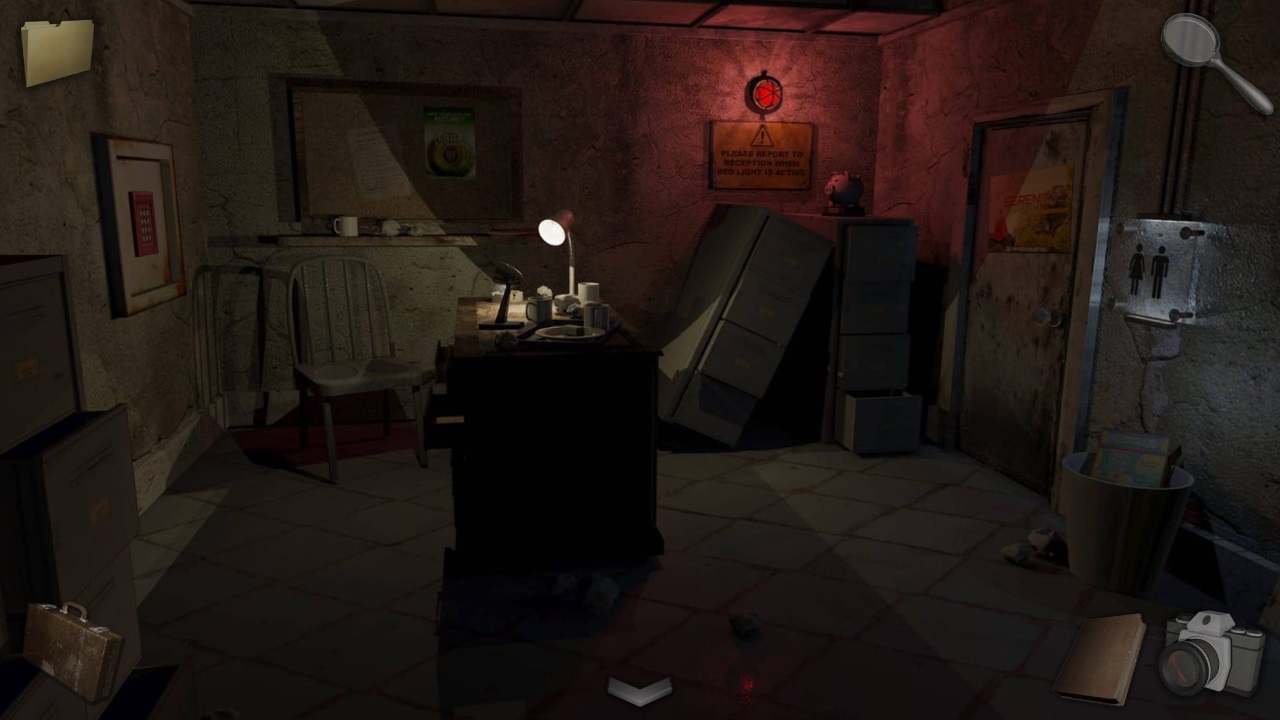1280x720 pixels.
Task: Click the down arrow to turn around
Action: [638, 687]
